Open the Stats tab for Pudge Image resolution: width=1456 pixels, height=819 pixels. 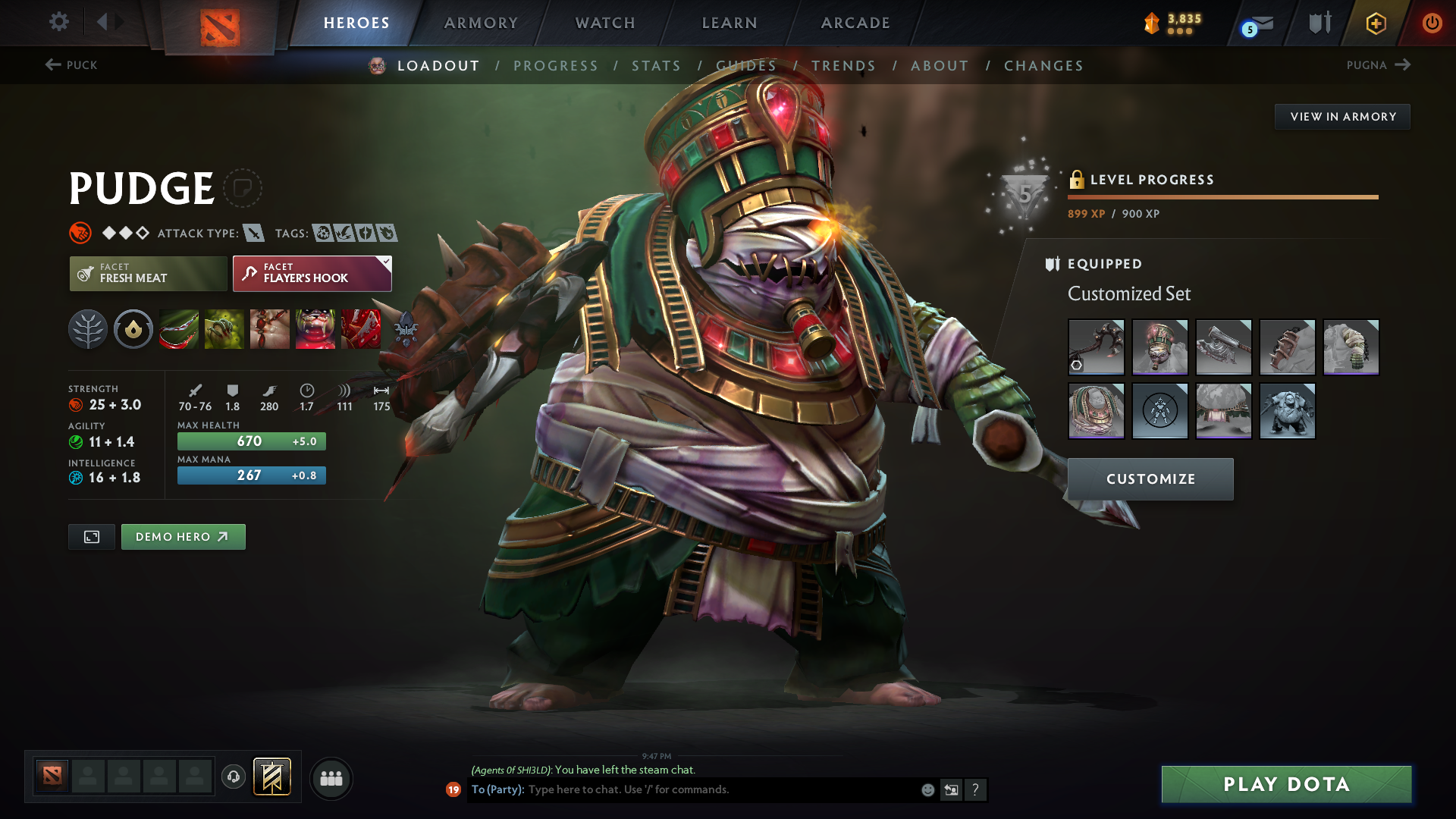click(x=656, y=65)
